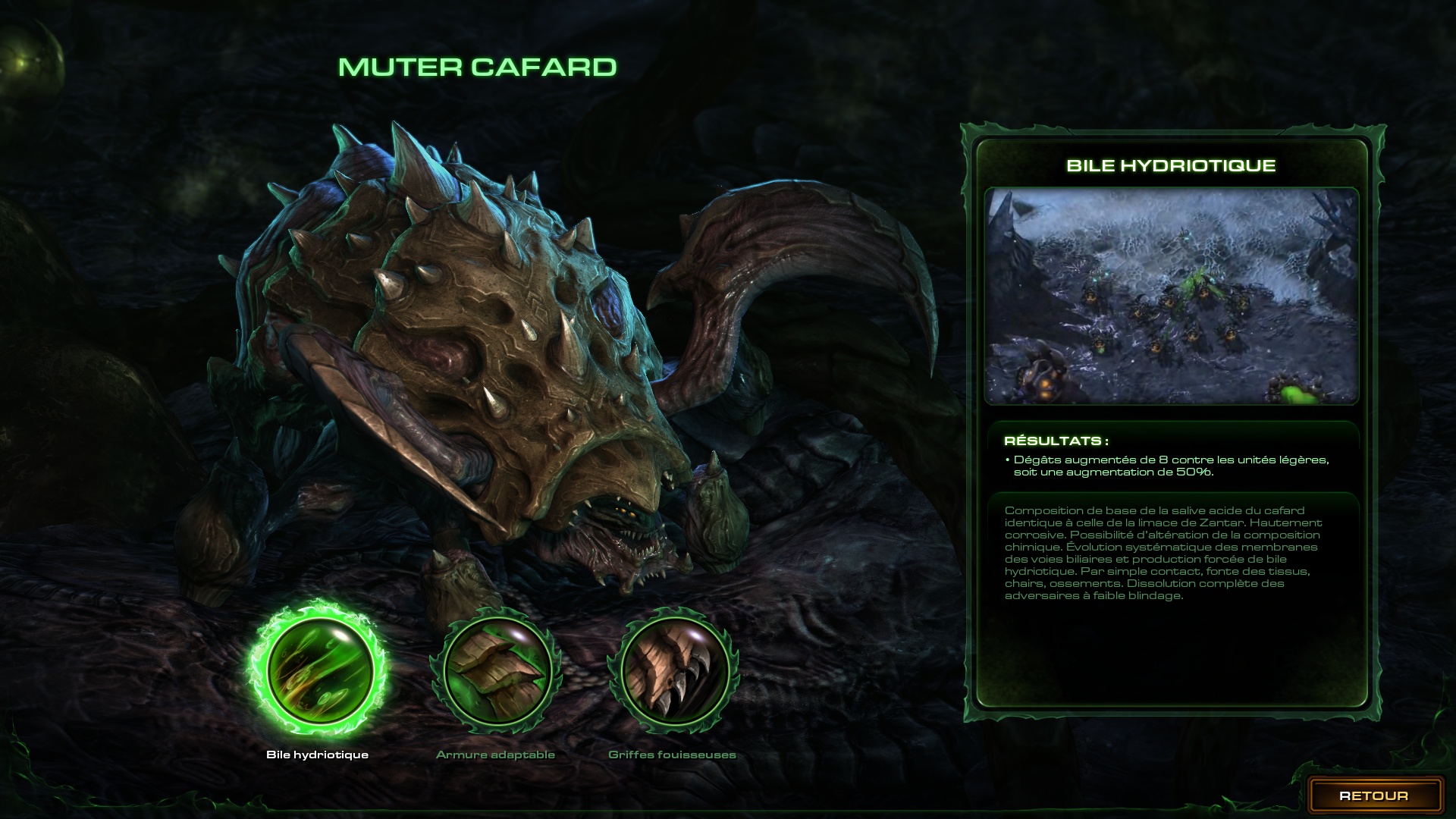Screen dimensions: 1456x819
Task: Choose the Armure adaptable mutation
Action: point(496,670)
